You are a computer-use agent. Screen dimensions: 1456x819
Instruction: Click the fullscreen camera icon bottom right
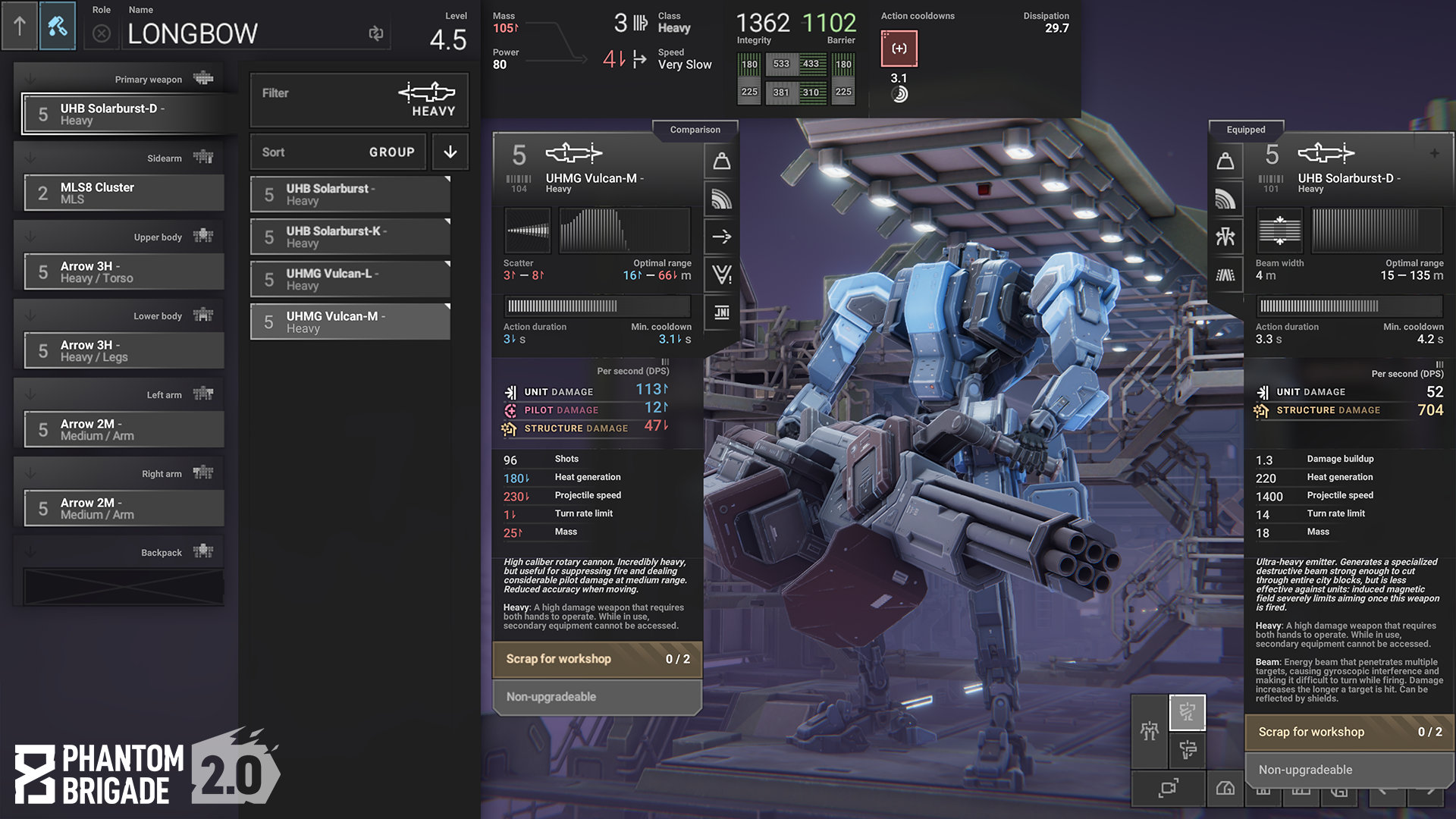click(x=1169, y=789)
